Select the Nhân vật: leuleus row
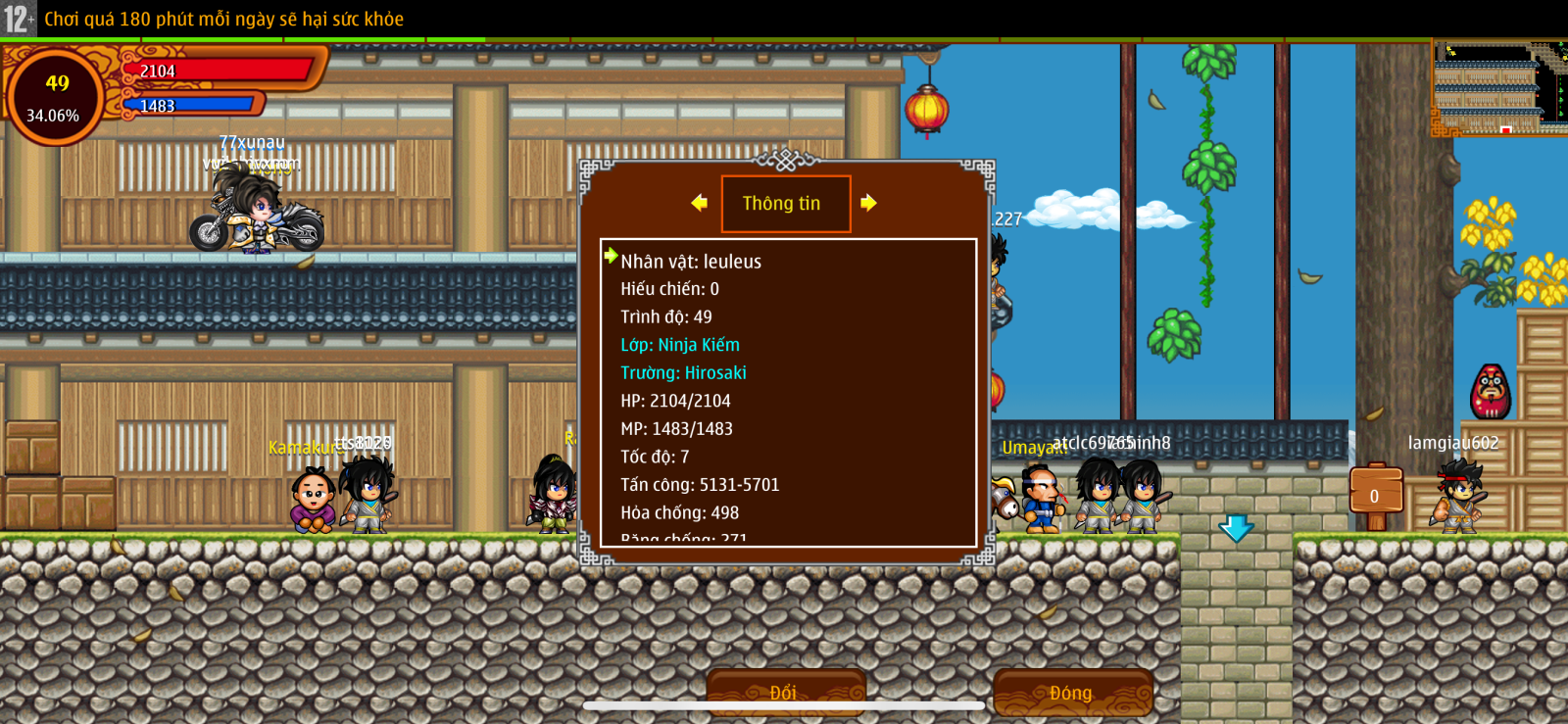 click(691, 262)
